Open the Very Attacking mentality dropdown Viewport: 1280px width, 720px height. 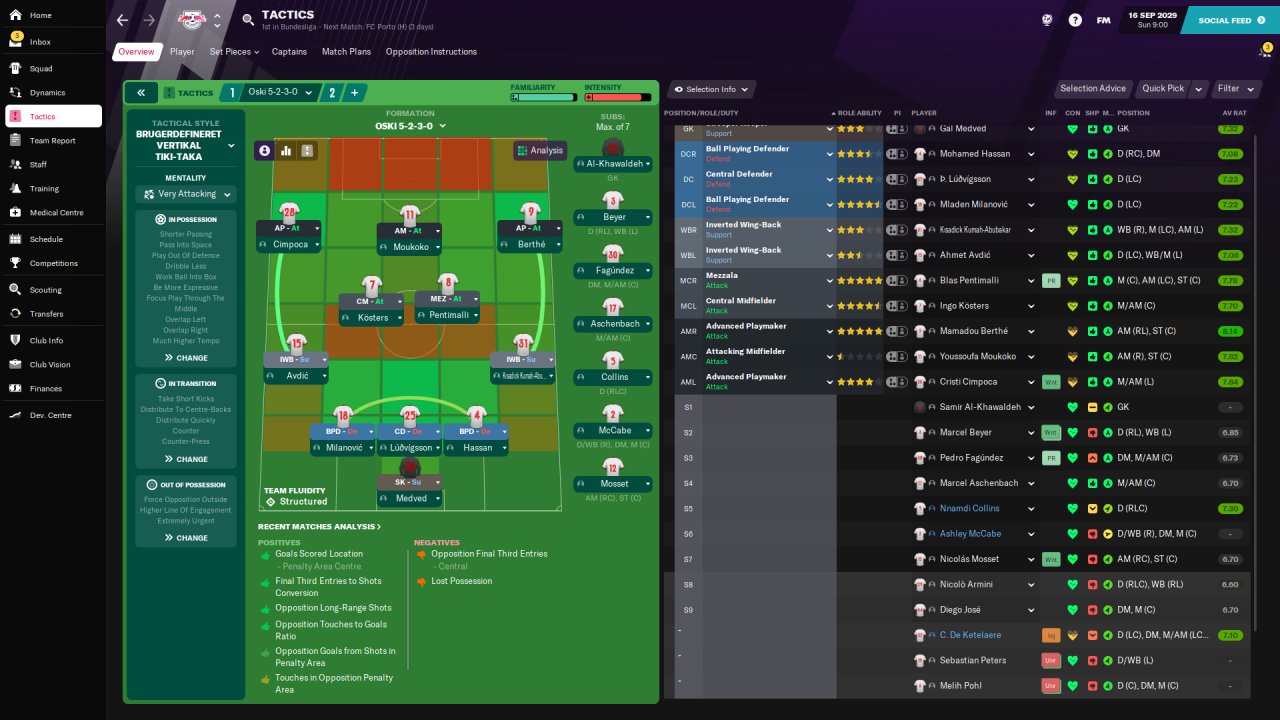(x=187, y=195)
